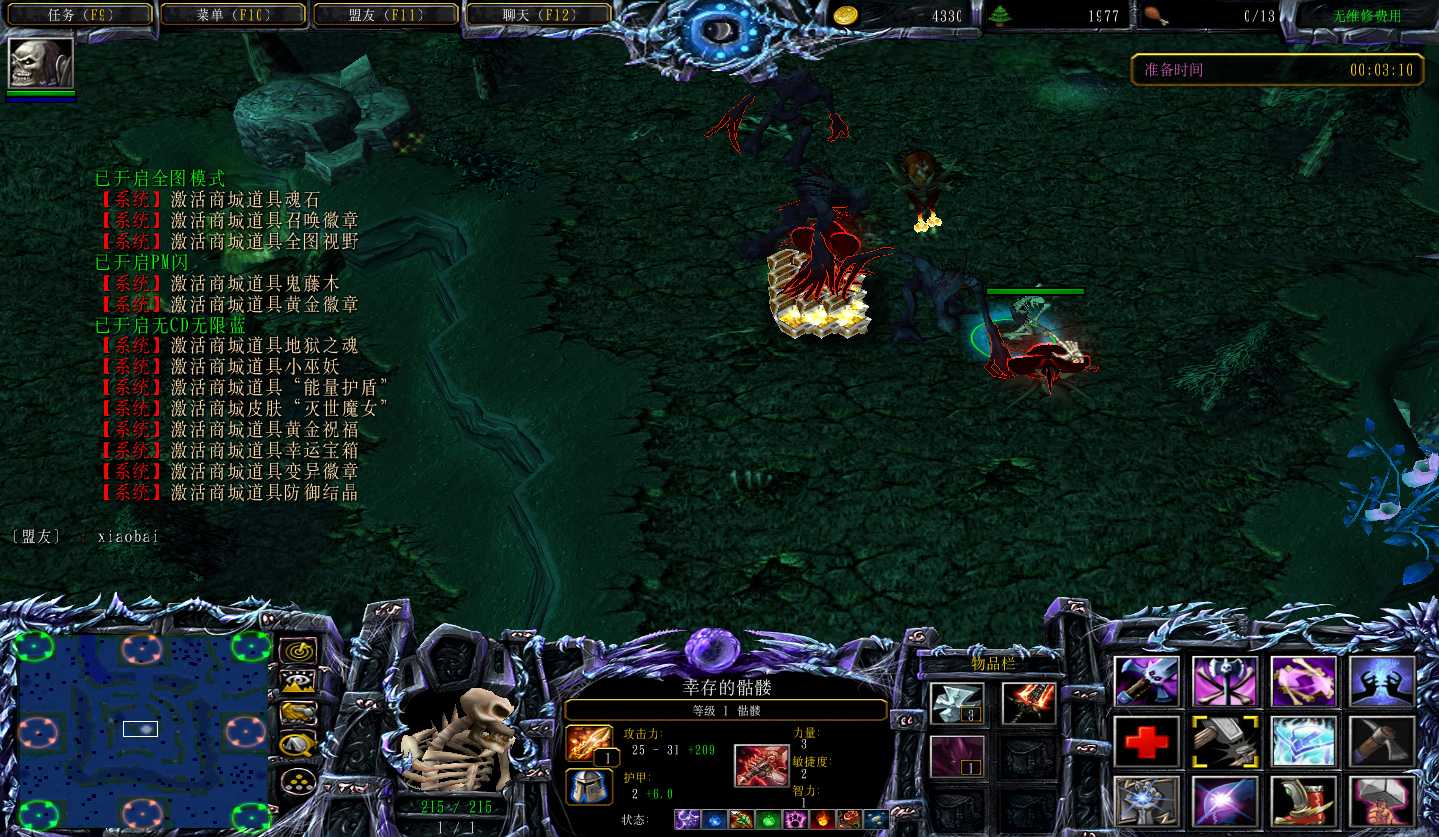Viewport: 1439px width, 837px height.
Task: Activate the red cross ability
Action: point(1146,741)
